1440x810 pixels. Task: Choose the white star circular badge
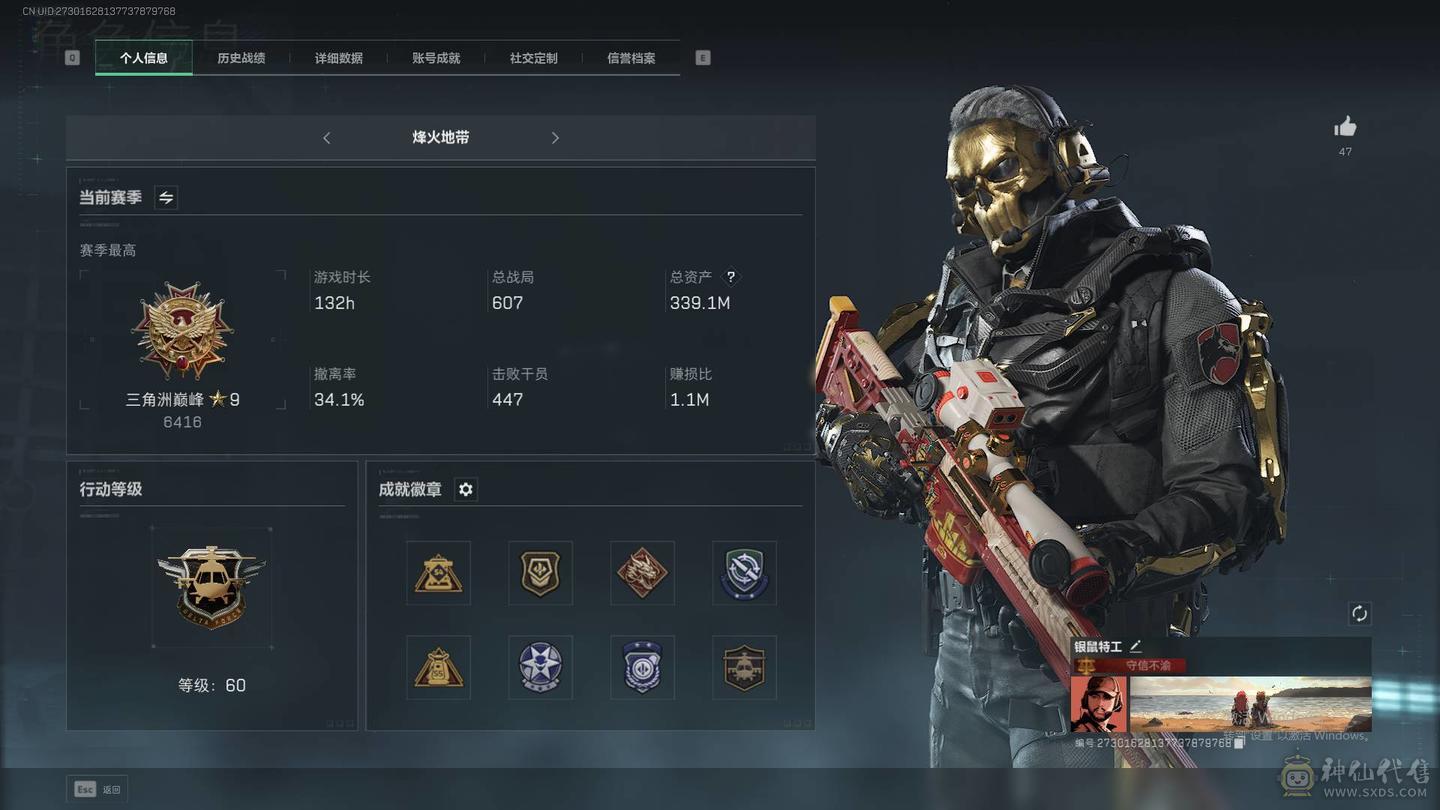(x=540, y=667)
